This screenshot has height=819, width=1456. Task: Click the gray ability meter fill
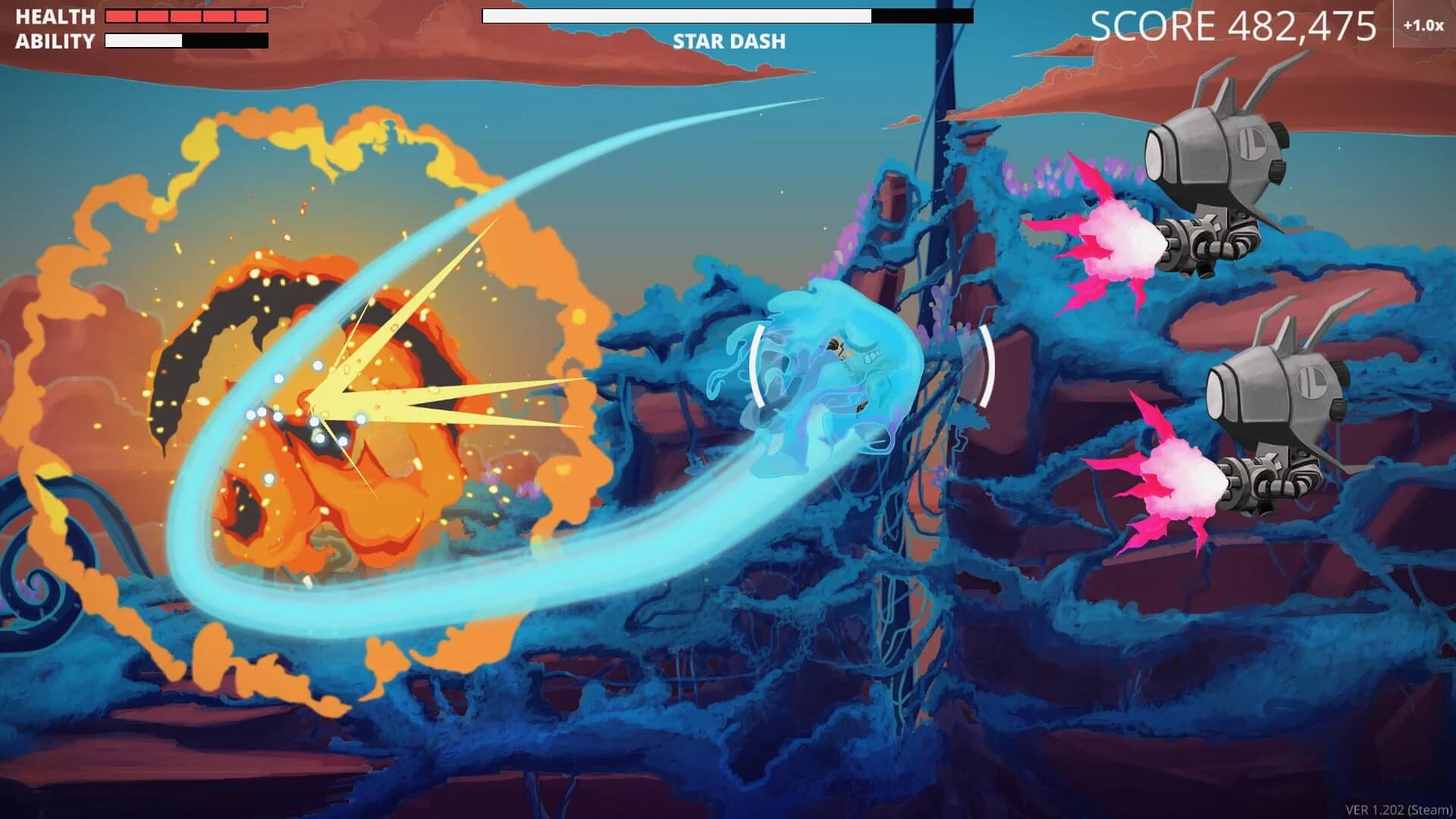pyautogui.click(x=144, y=39)
